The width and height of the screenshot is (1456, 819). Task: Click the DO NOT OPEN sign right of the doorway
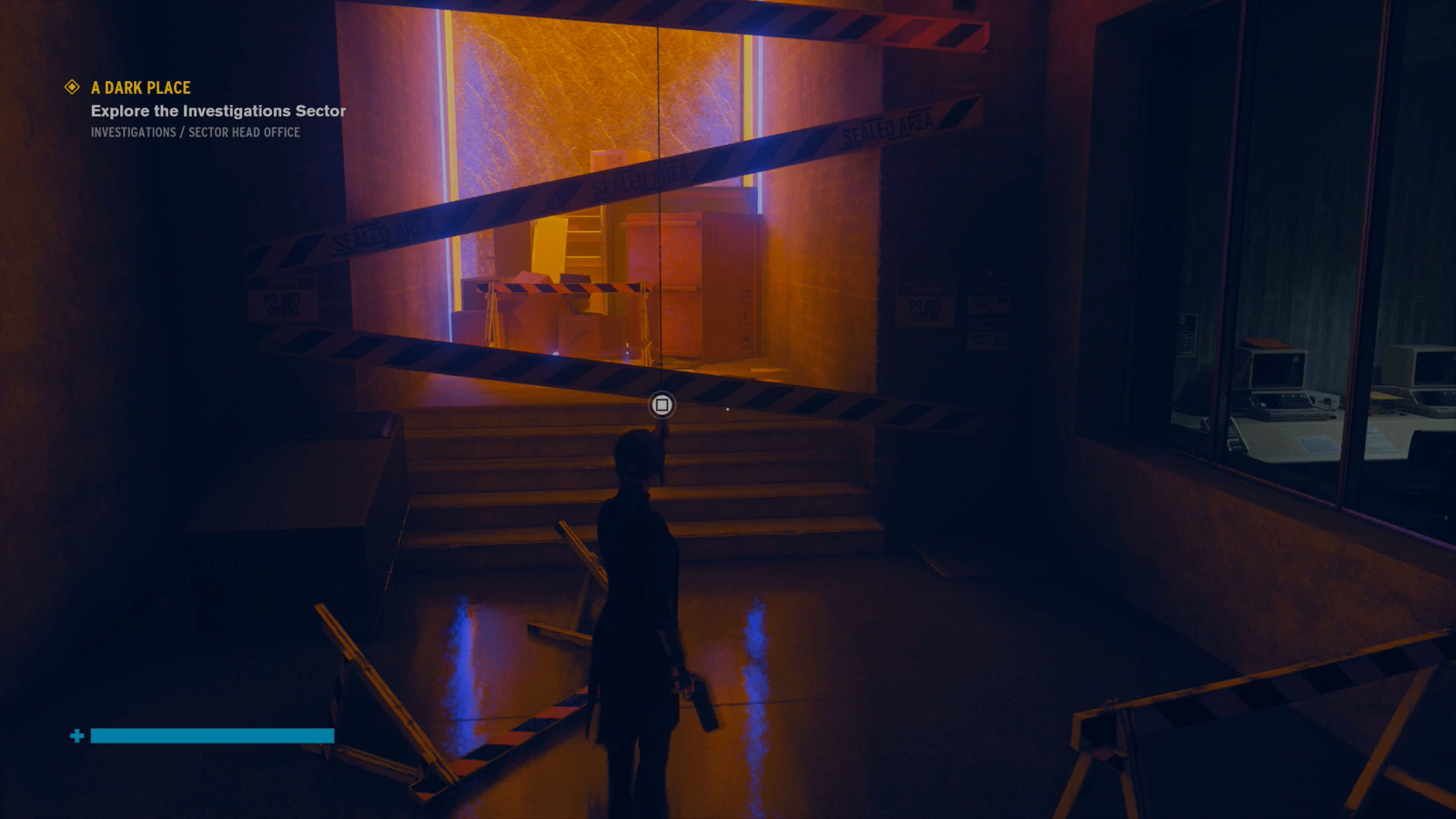pos(925,307)
